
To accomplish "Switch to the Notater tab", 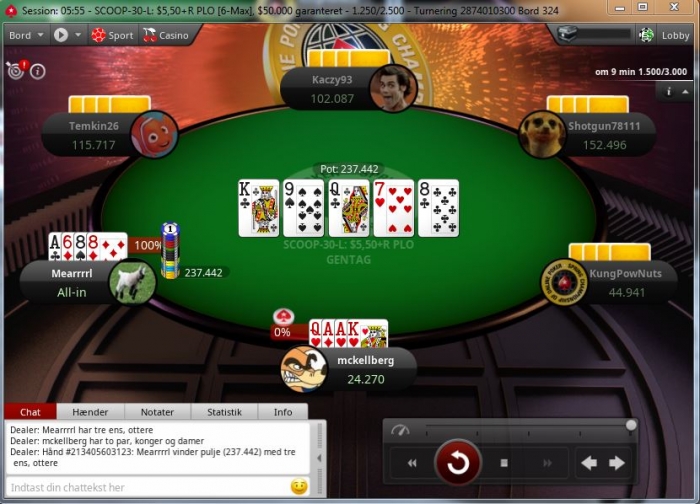I will pyautogui.click(x=157, y=411).
